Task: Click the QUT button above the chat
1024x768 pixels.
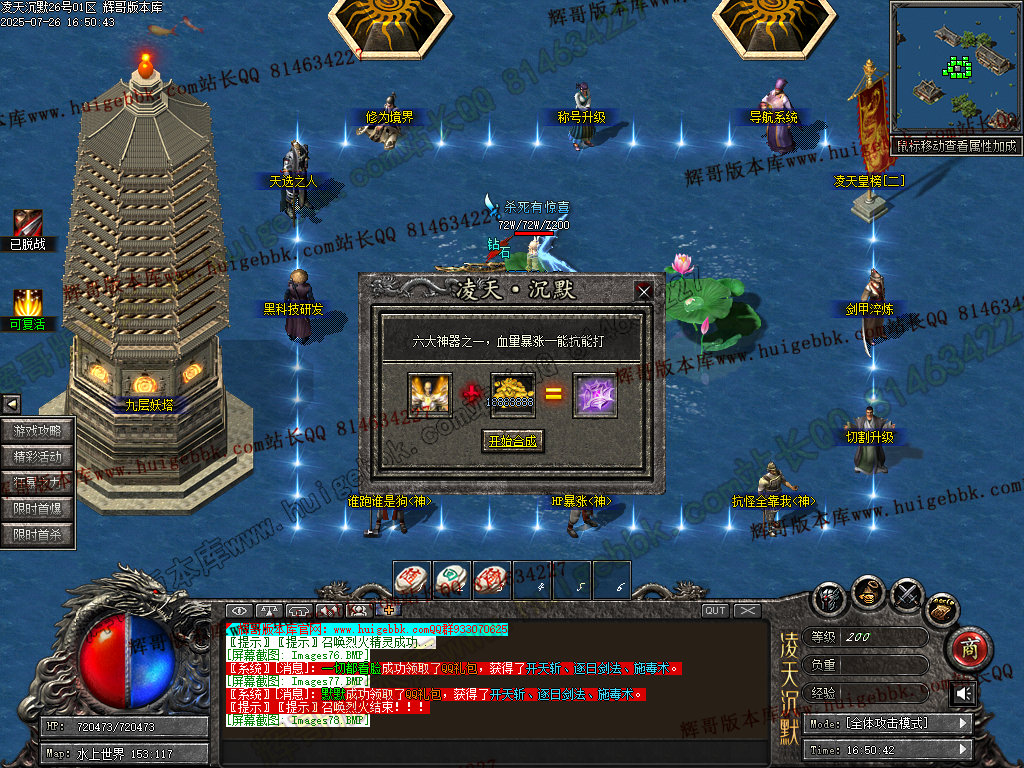Action: pos(715,610)
